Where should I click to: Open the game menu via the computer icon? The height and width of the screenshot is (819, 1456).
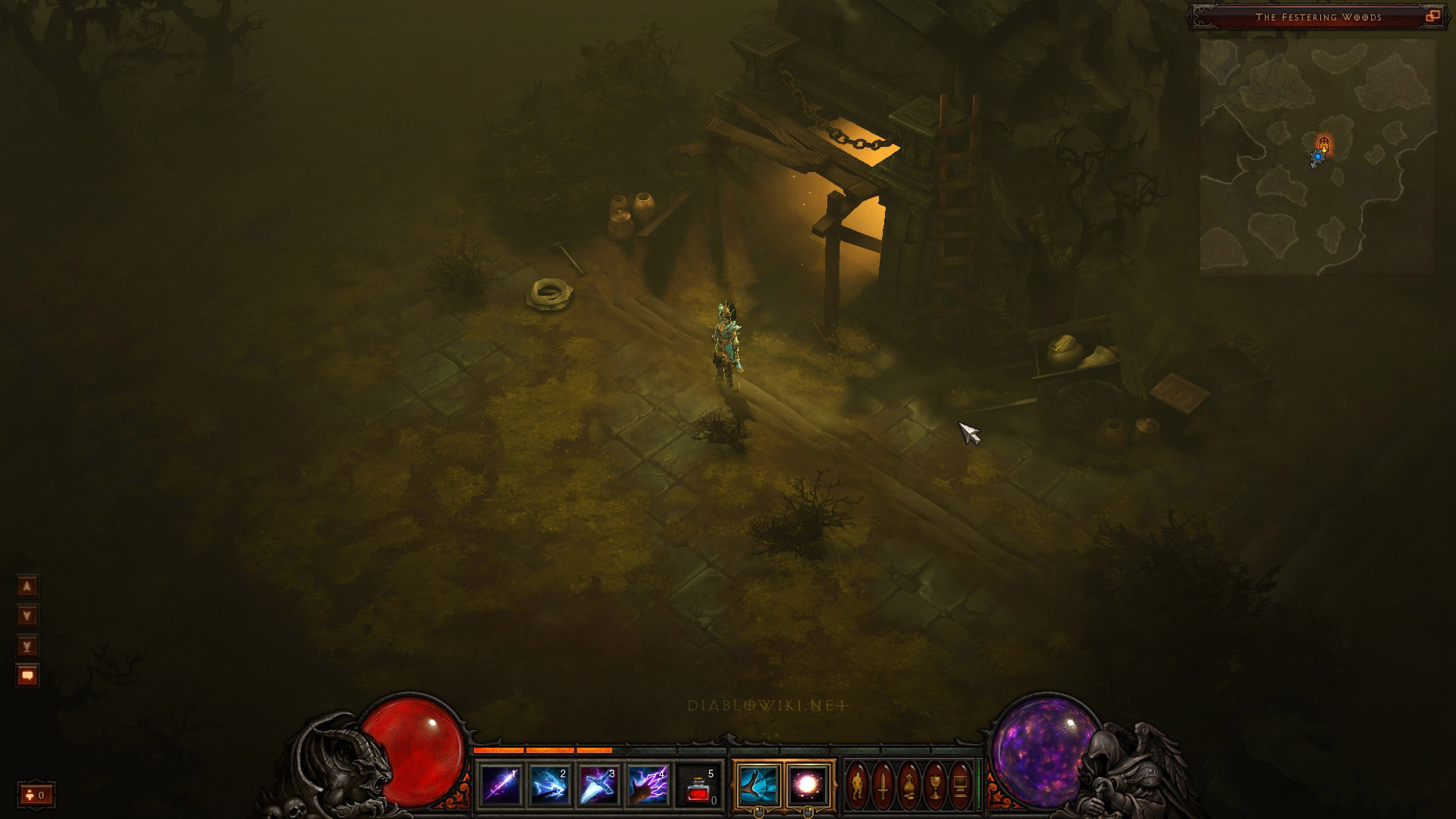pyautogui.click(x=960, y=786)
